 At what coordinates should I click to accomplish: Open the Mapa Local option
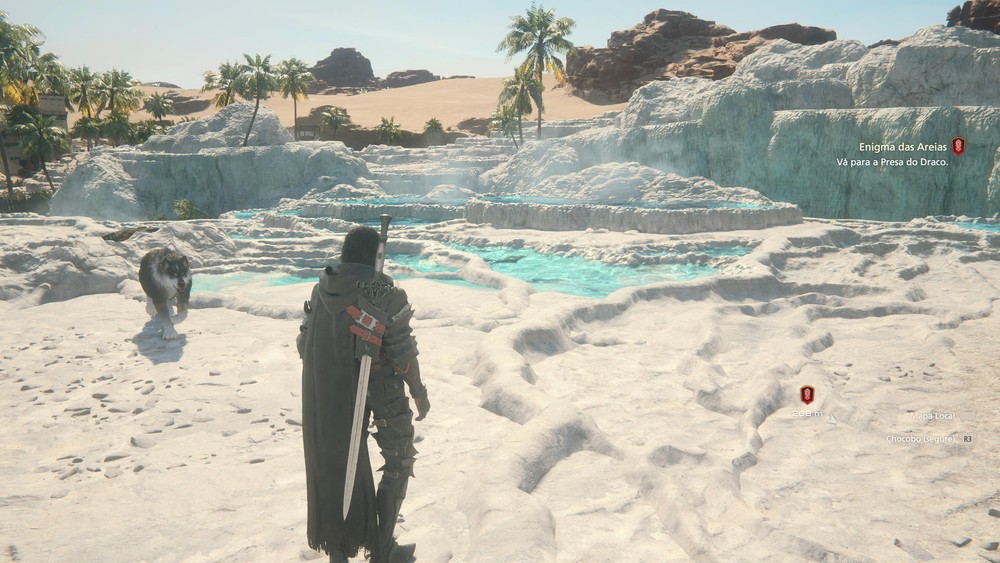pyautogui.click(x=932, y=415)
